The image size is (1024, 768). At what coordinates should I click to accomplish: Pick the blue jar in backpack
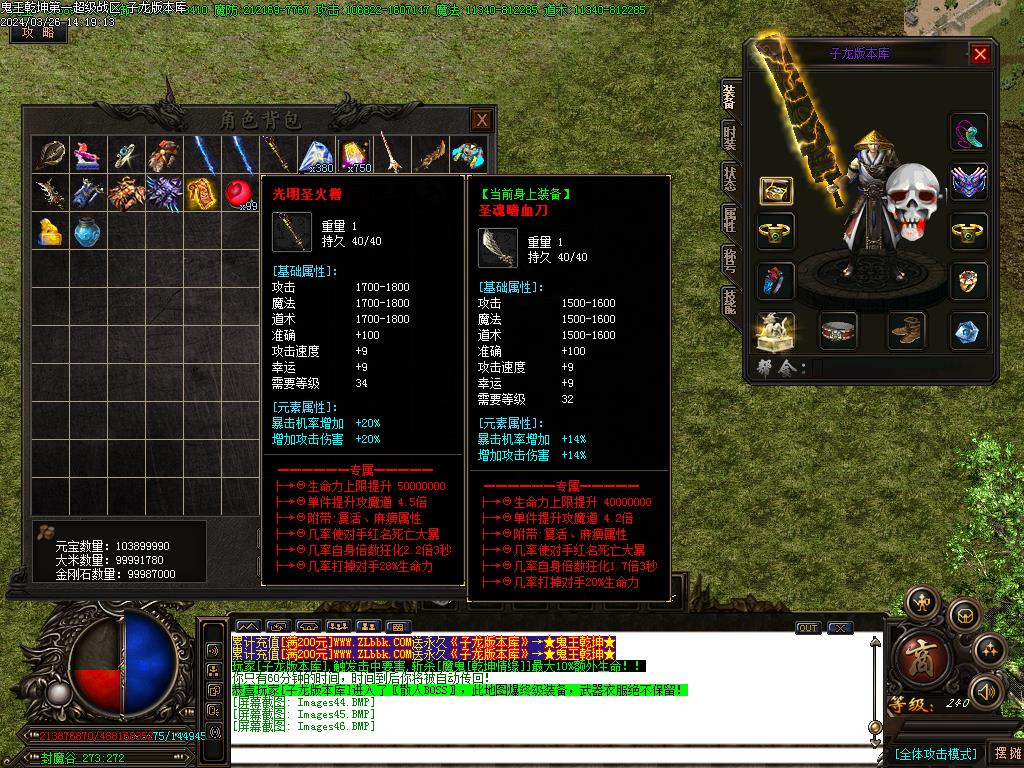pos(87,231)
